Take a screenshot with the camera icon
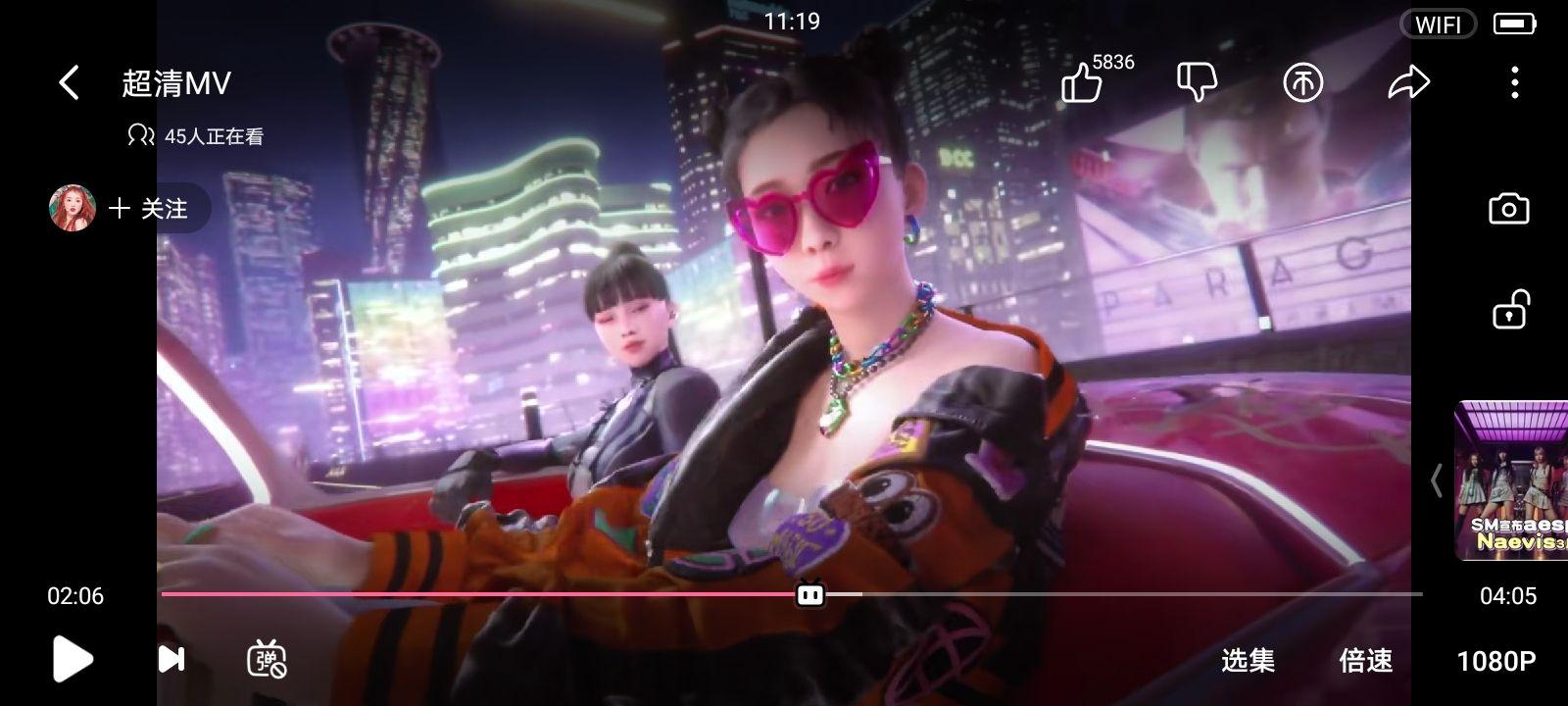The image size is (1568, 706). point(1508,208)
